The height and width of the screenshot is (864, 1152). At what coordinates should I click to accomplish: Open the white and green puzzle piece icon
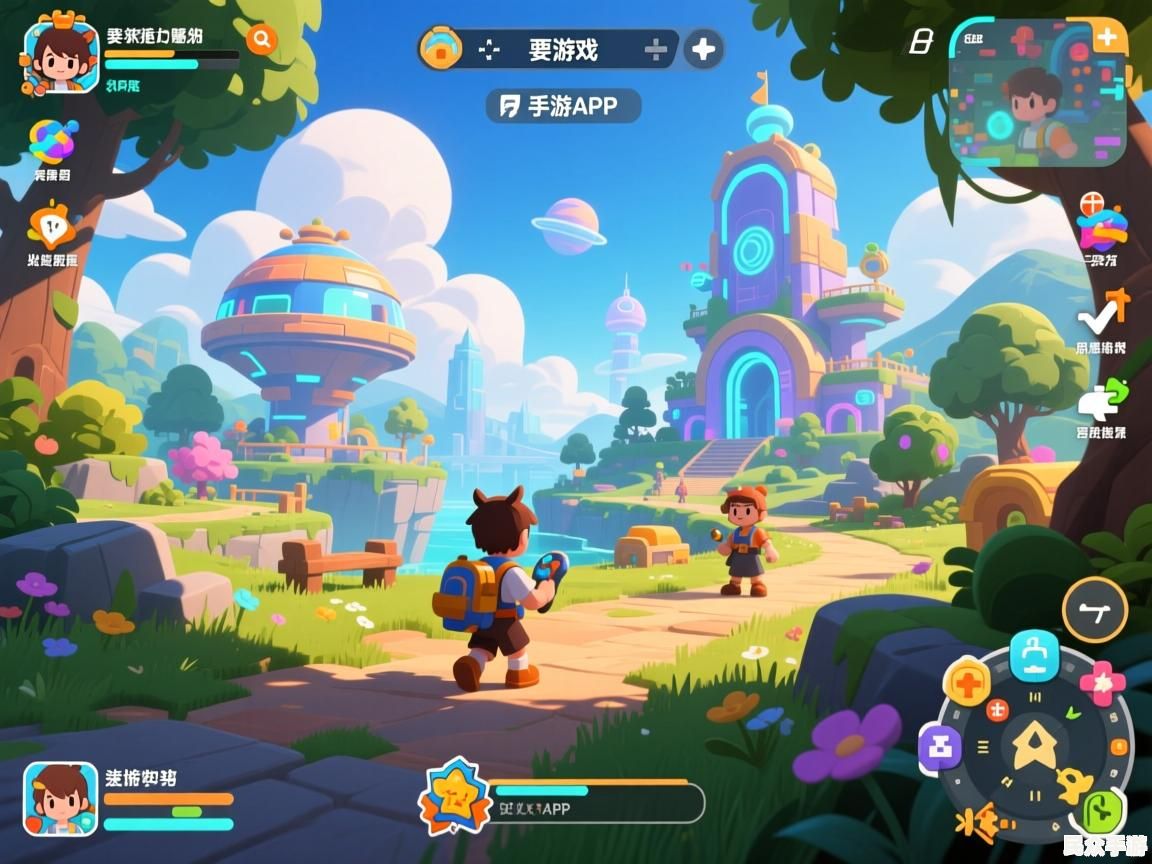pos(1101,401)
